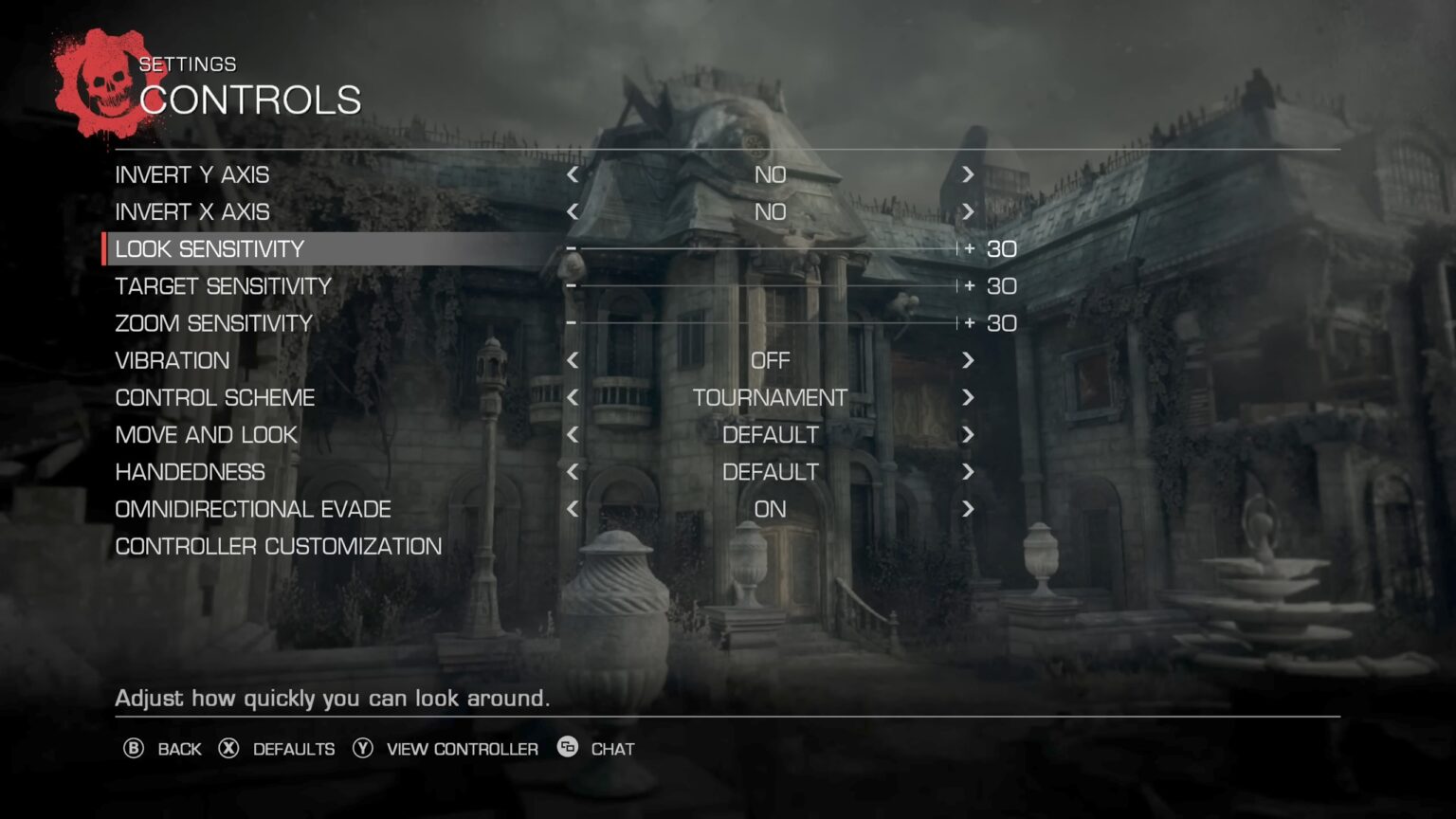The image size is (1456, 819).
Task: Click the right chevron next to Control Scheme
Action: (969, 398)
